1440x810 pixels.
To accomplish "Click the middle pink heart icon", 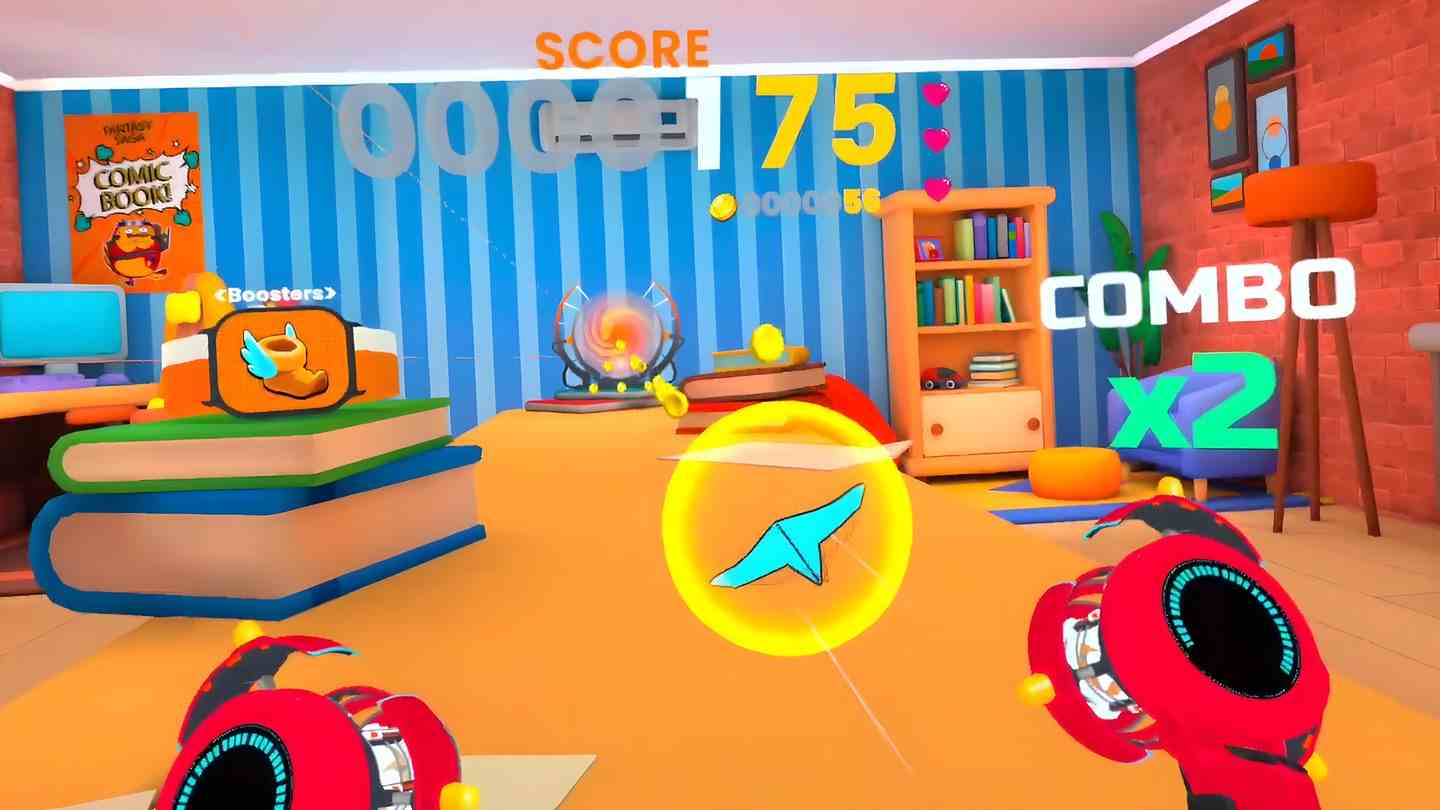I will 936,137.
